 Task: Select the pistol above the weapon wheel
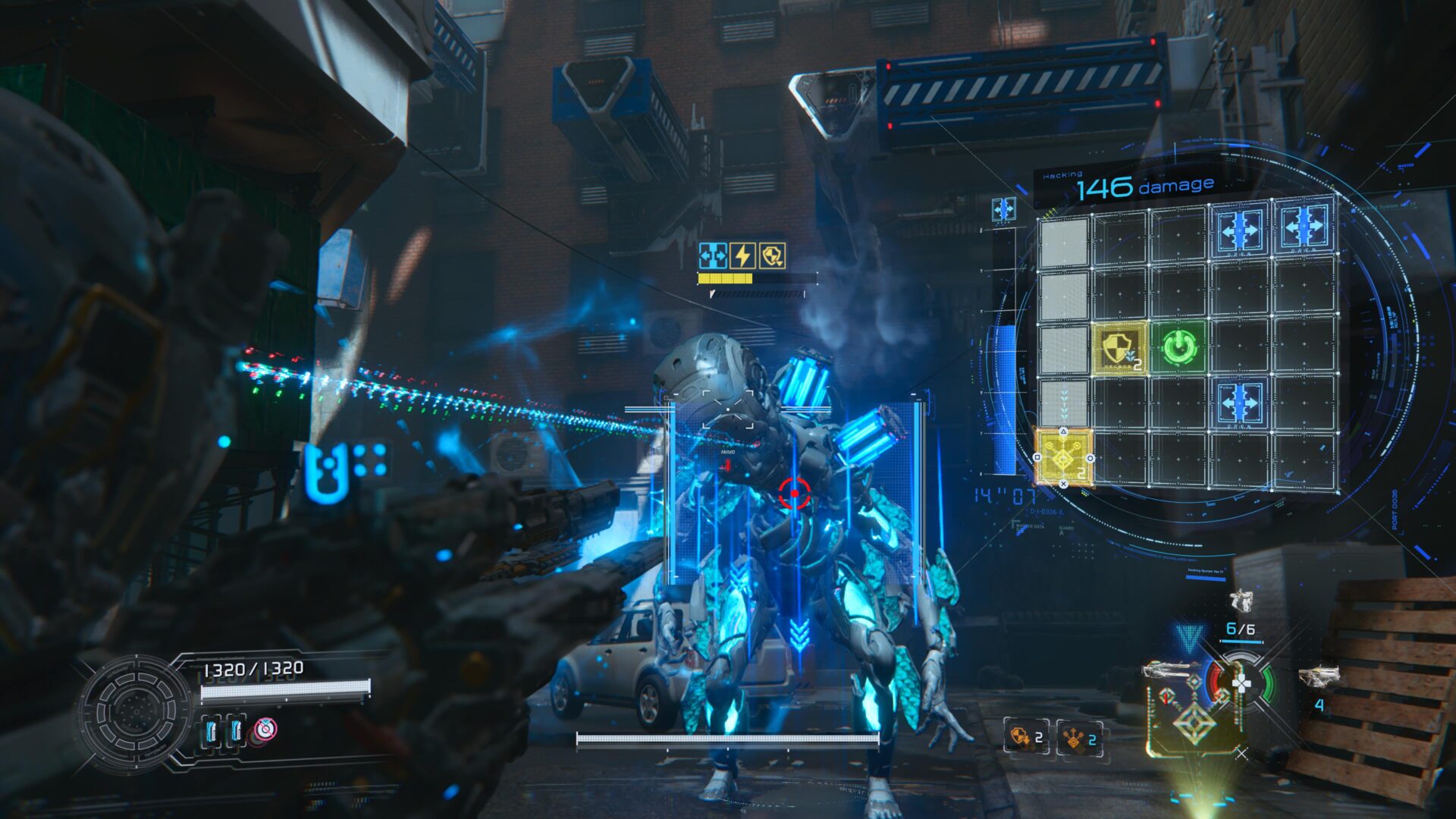1241,601
